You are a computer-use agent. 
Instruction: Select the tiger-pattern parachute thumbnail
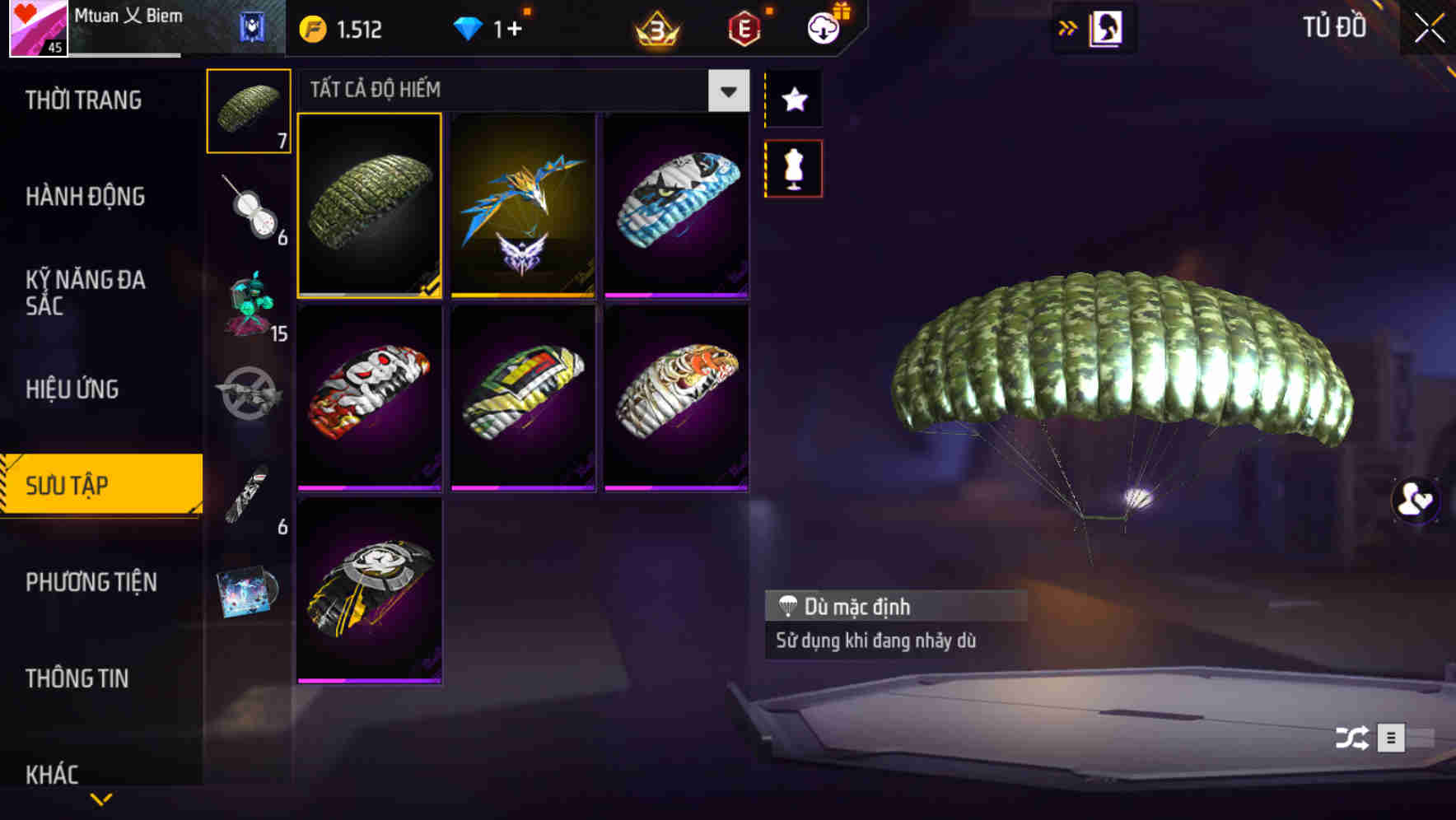point(677,395)
